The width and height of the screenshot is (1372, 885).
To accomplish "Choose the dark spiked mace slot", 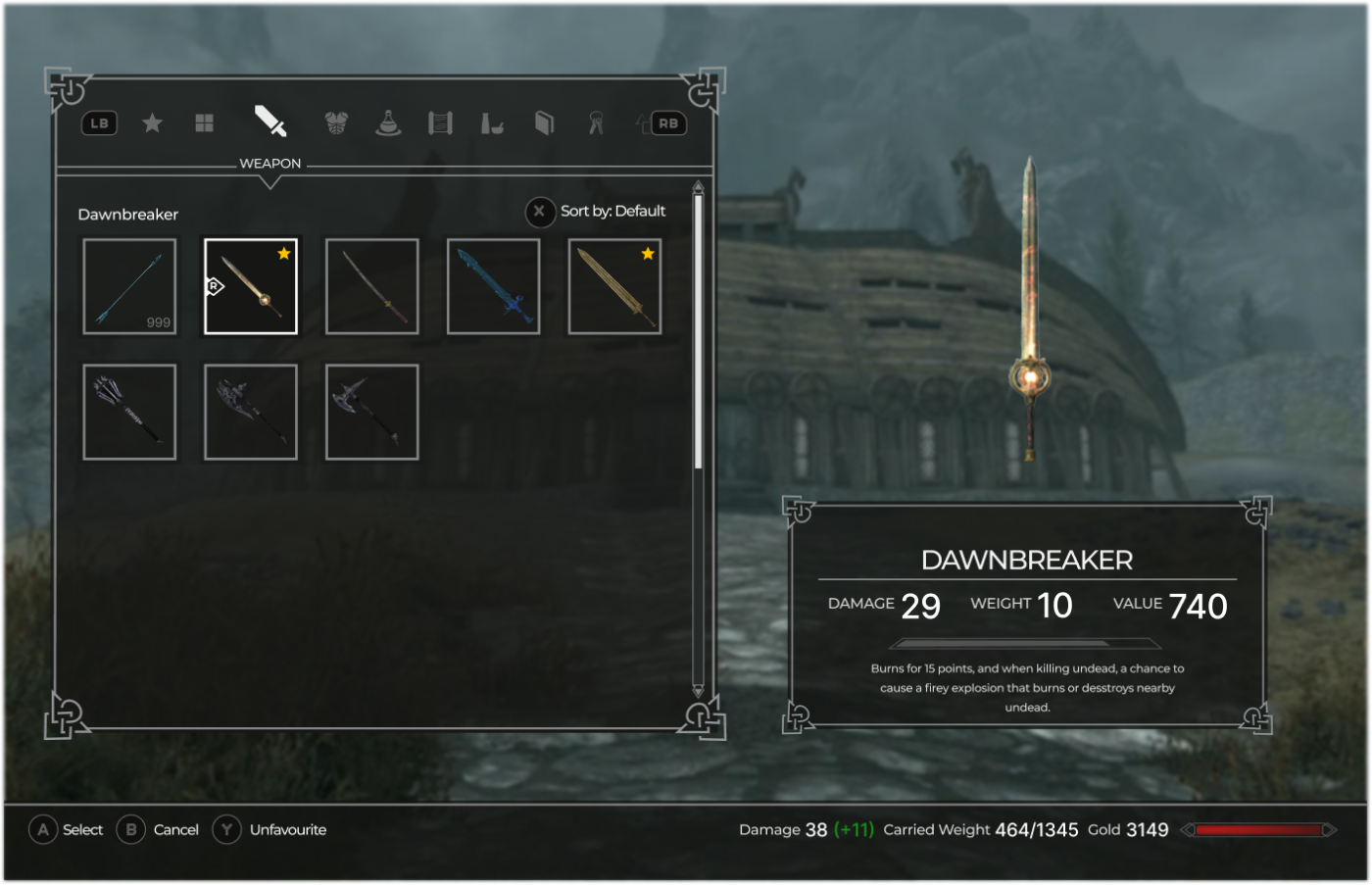I will (x=129, y=412).
